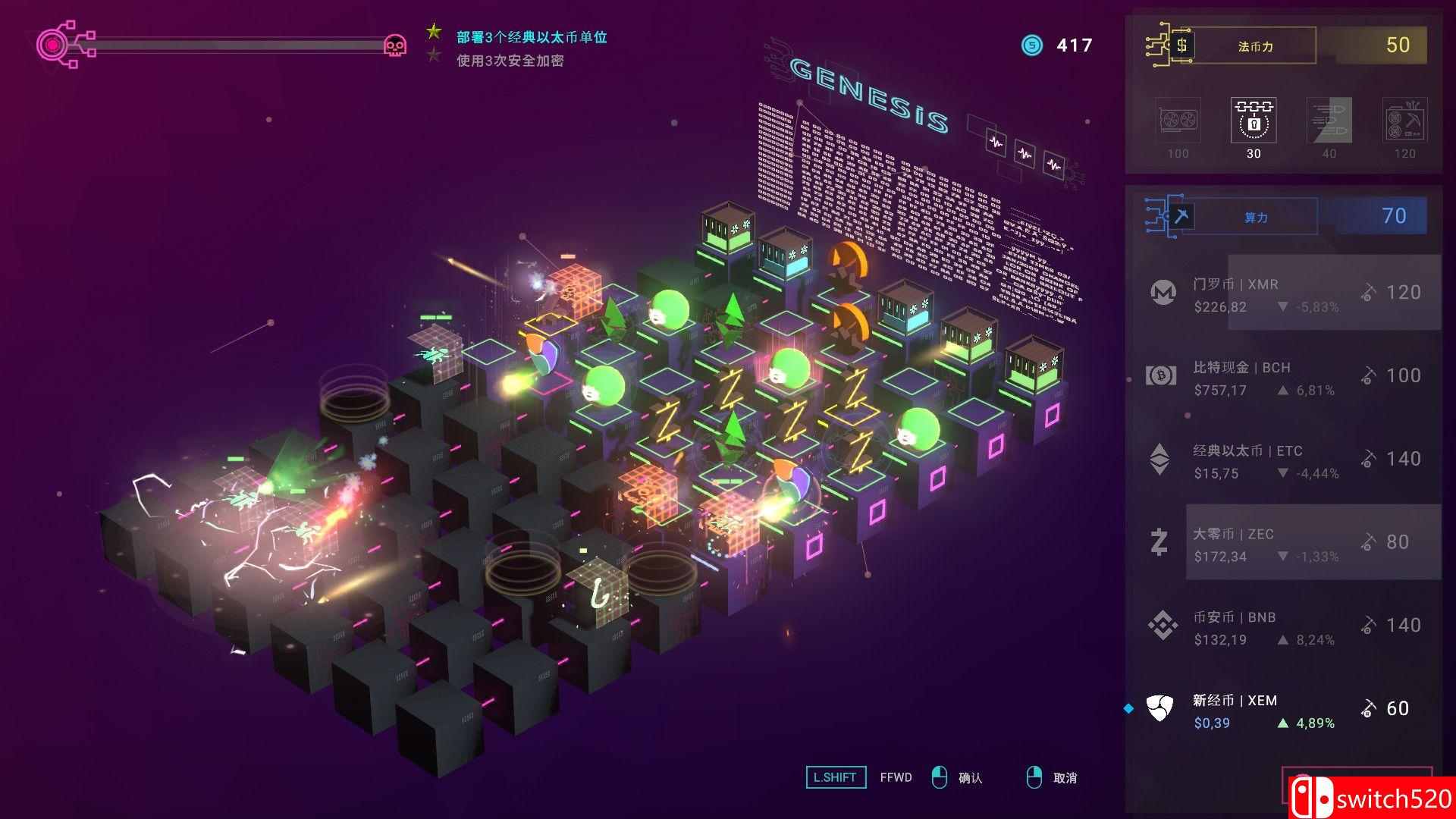Click the Bitcoin Cash logo beside 比特现金
The image size is (1456, 819).
(1159, 375)
